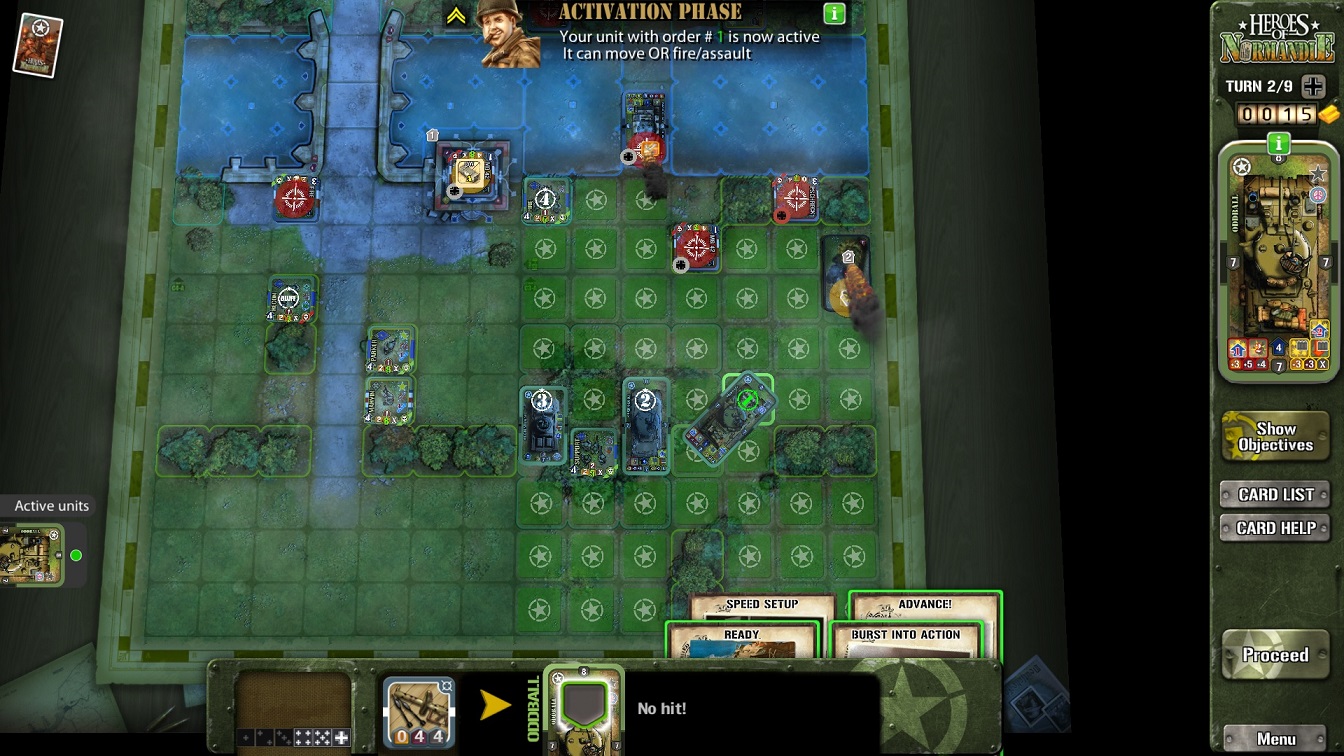Open the Card List
This screenshot has height=756, width=1344.
coord(1275,494)
